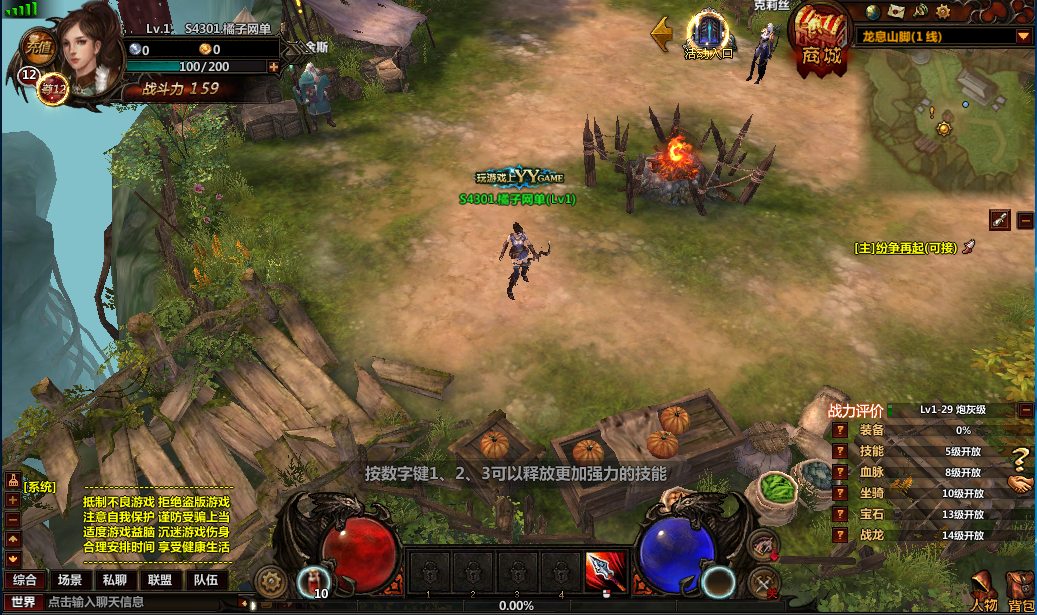Switch to the 队伍 chat tab

(x=205, y=580)
